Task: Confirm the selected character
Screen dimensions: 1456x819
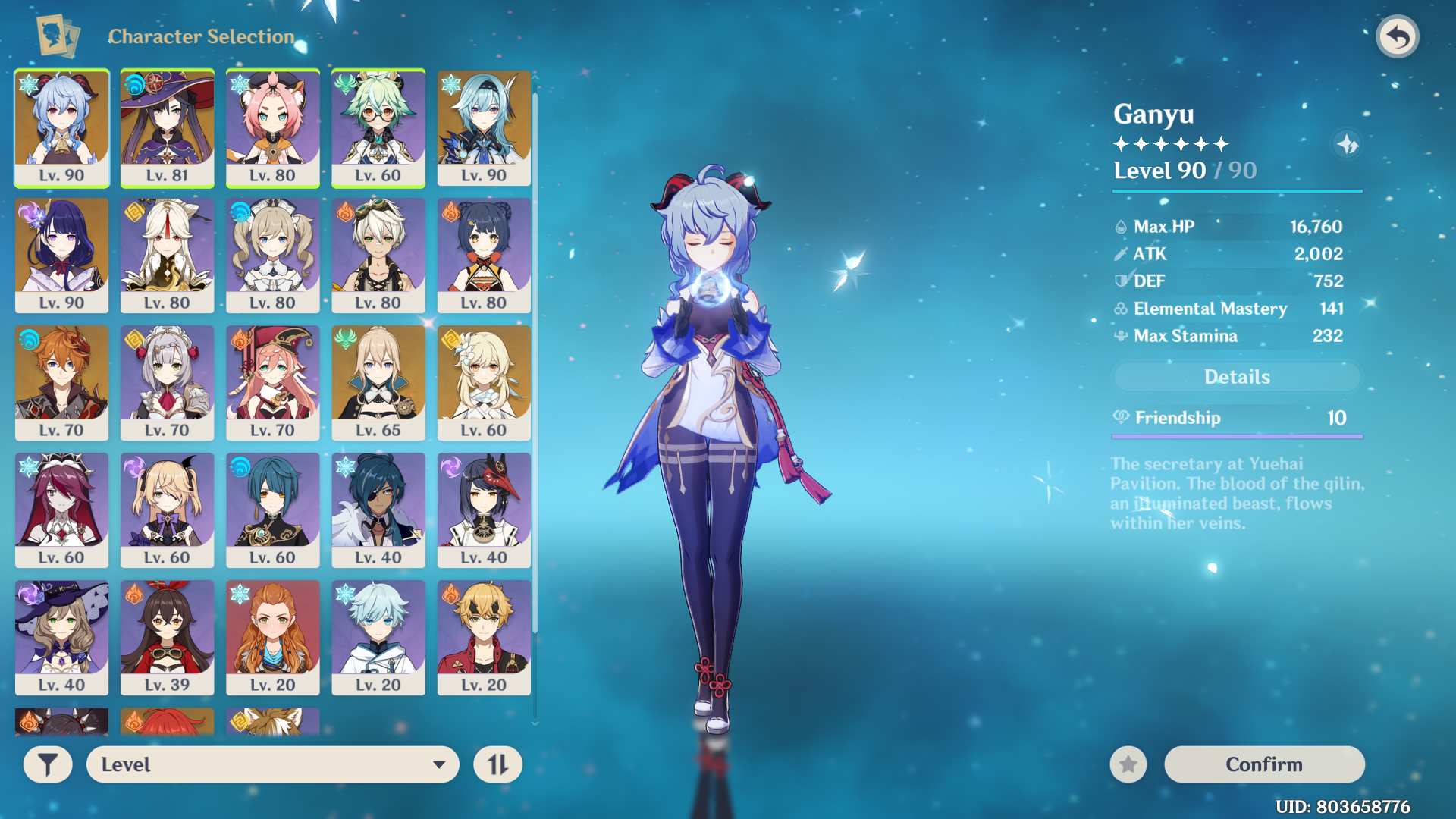Action: (x=1263, y=764)
